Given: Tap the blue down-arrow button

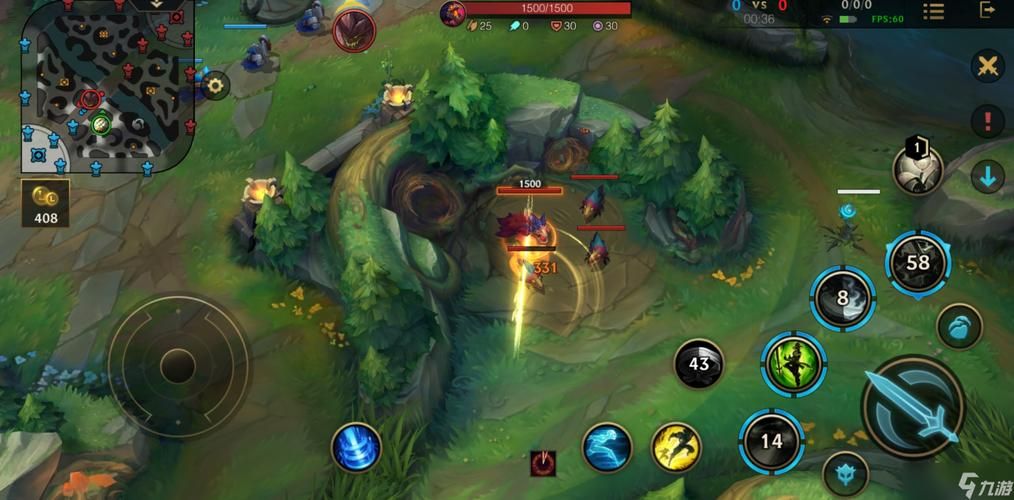Looking at the screenshot, I should [x=988, y=177].
